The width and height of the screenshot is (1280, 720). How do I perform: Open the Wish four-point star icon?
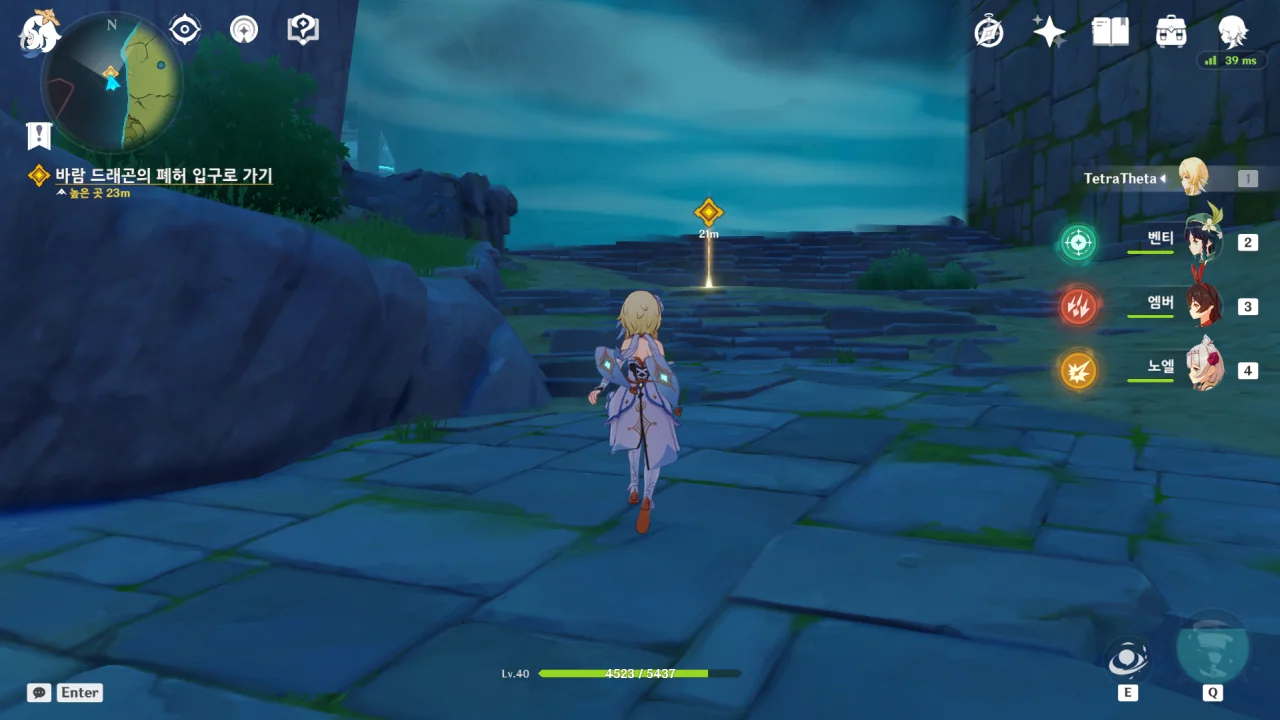(1049, 32)
